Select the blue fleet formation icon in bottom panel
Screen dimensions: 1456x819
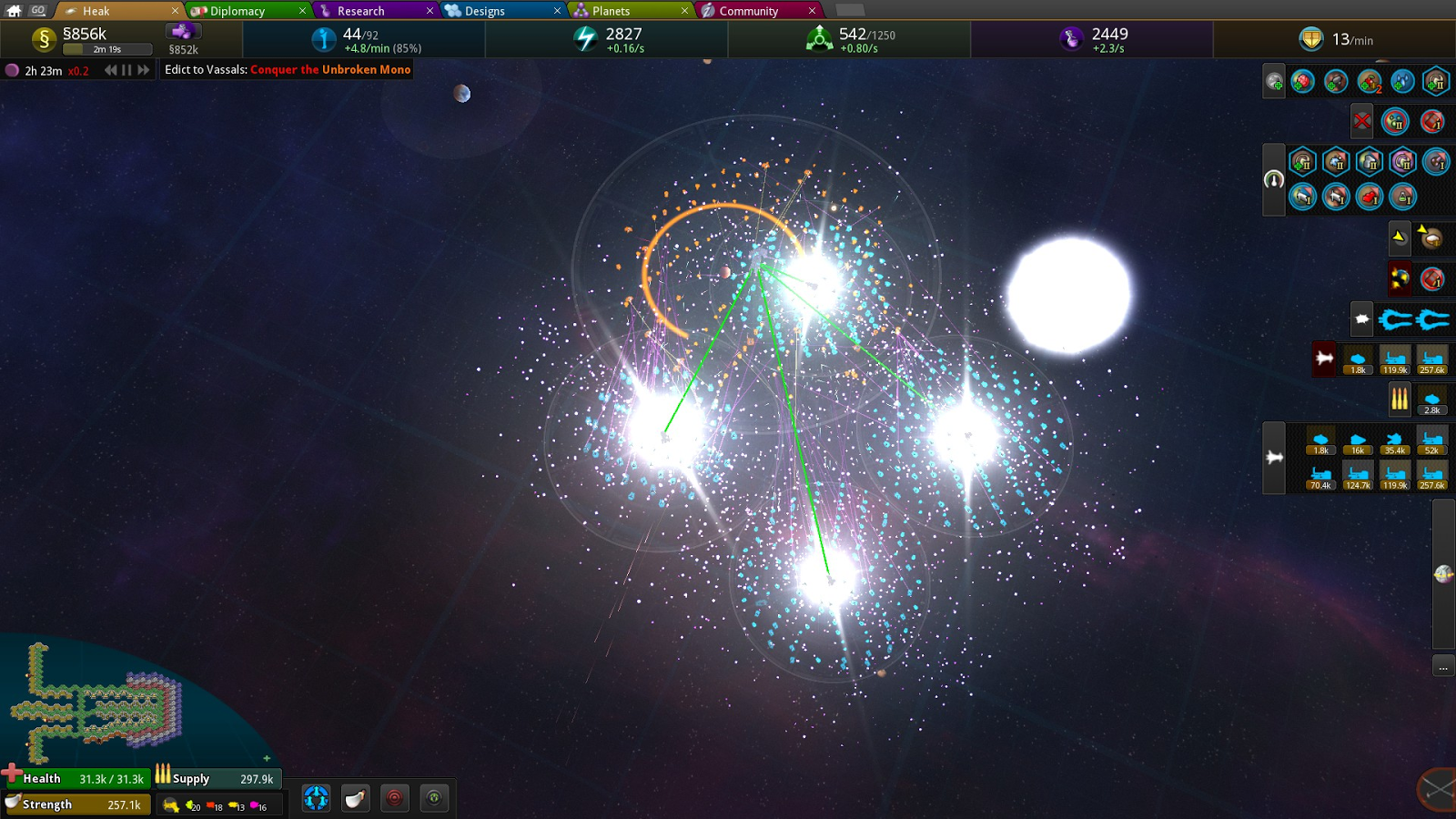point(316,798)
